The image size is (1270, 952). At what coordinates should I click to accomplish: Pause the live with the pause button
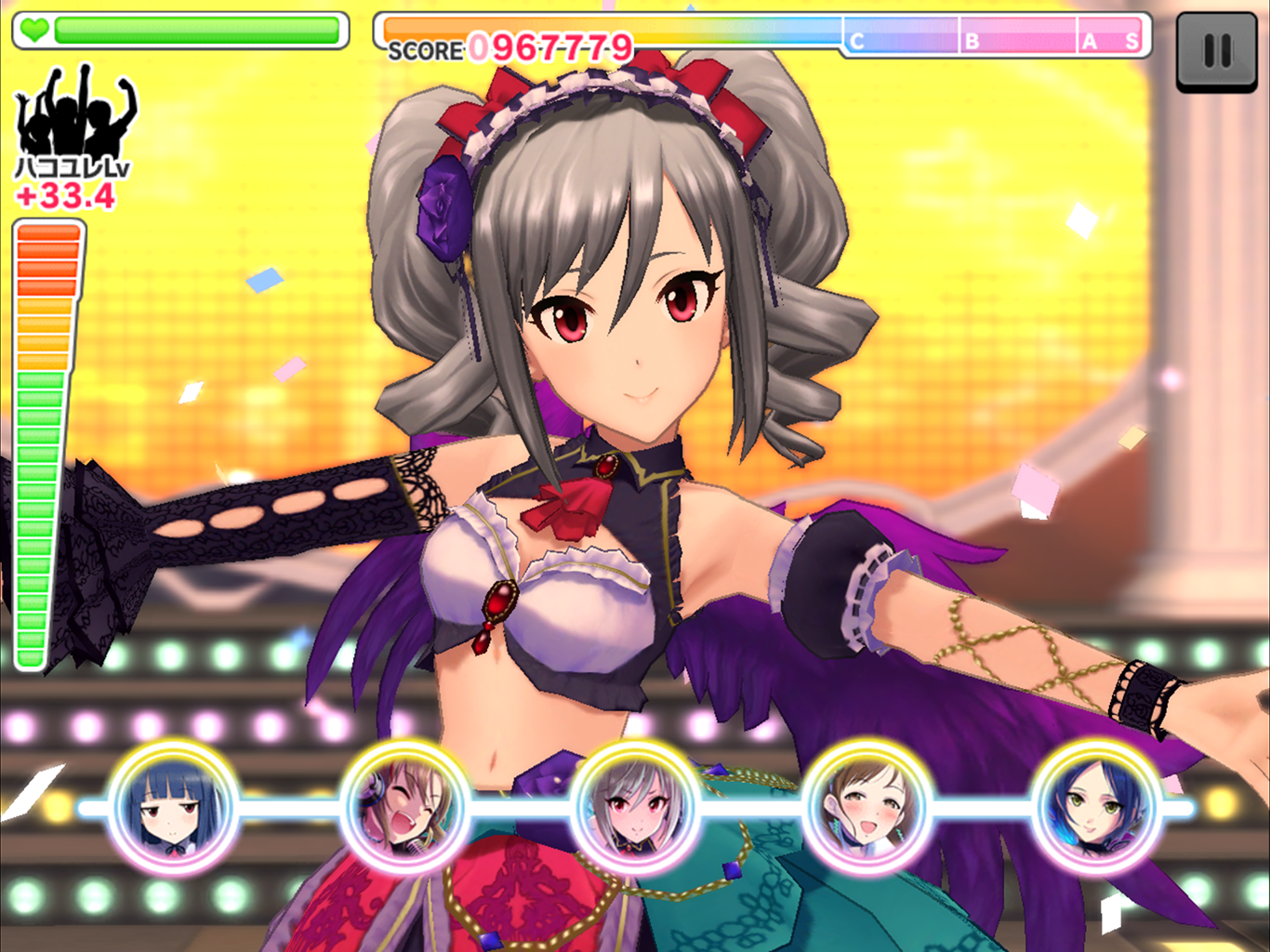tap(1216, 51)
